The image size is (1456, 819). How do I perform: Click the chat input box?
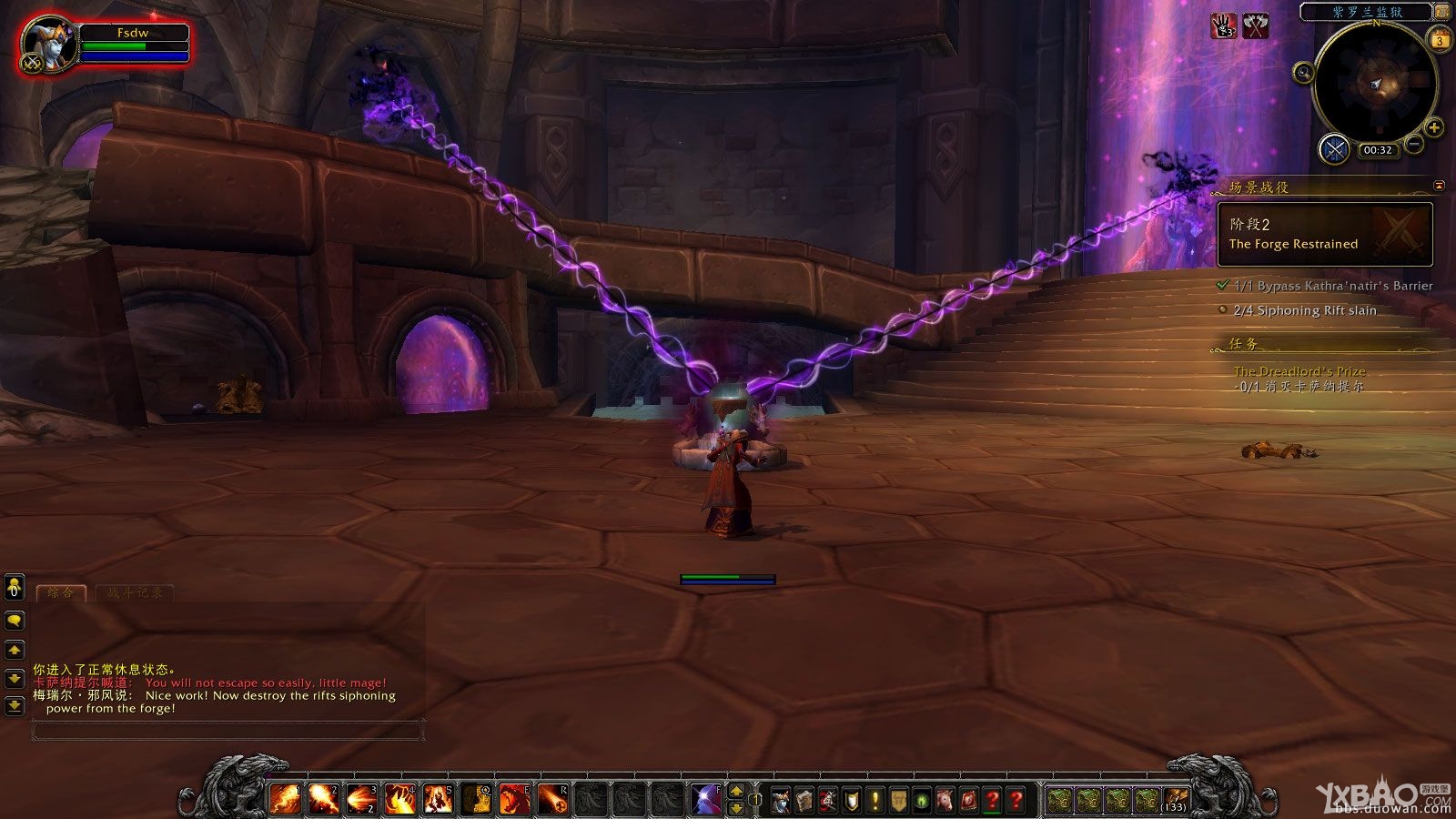pos(227,730)
